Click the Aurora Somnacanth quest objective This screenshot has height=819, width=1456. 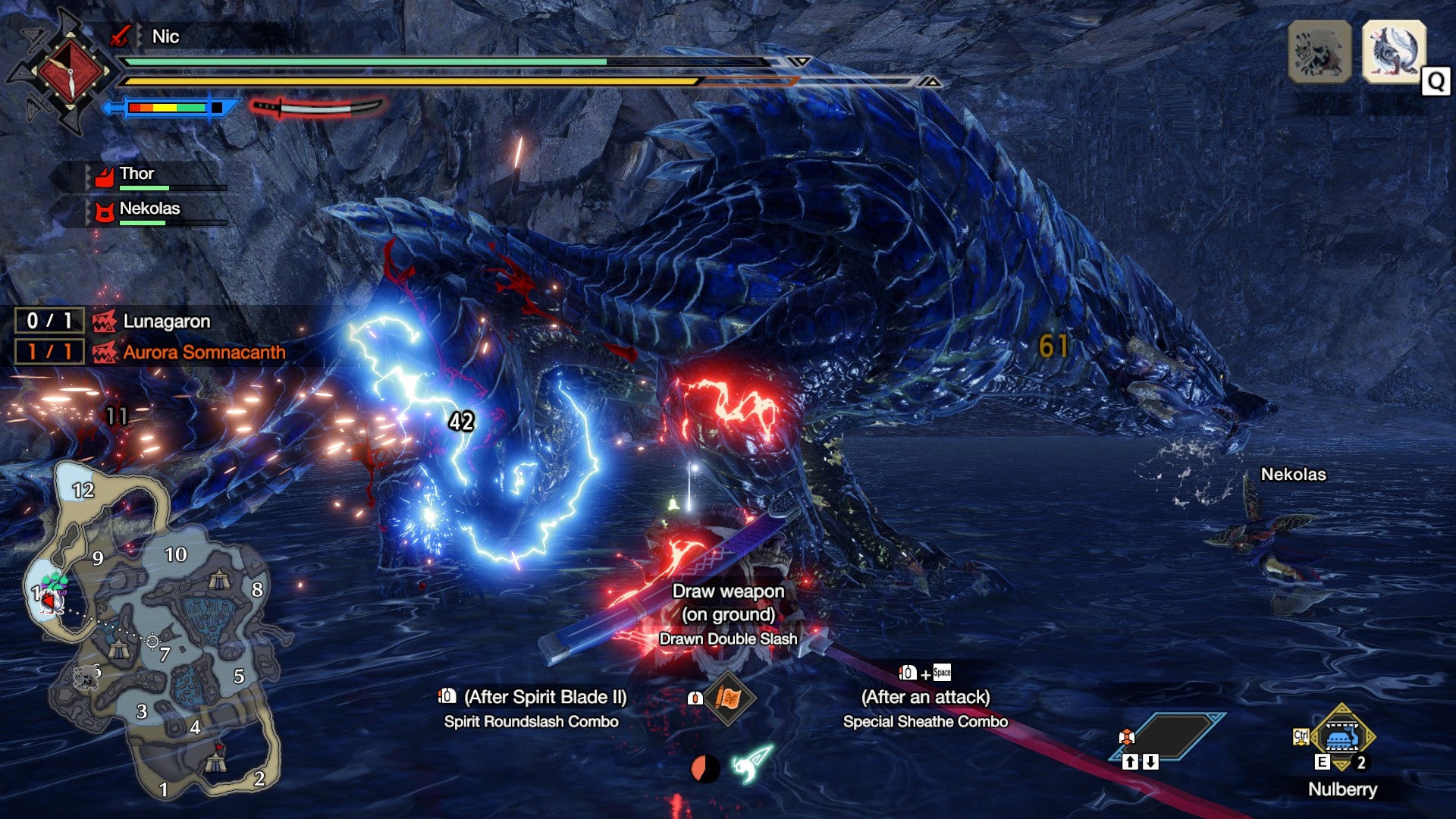click(203, 353)
